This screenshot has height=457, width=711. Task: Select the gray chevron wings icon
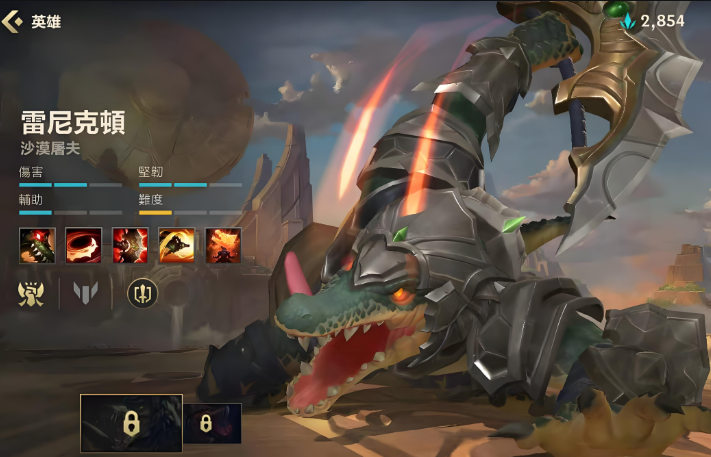point(86,293)
